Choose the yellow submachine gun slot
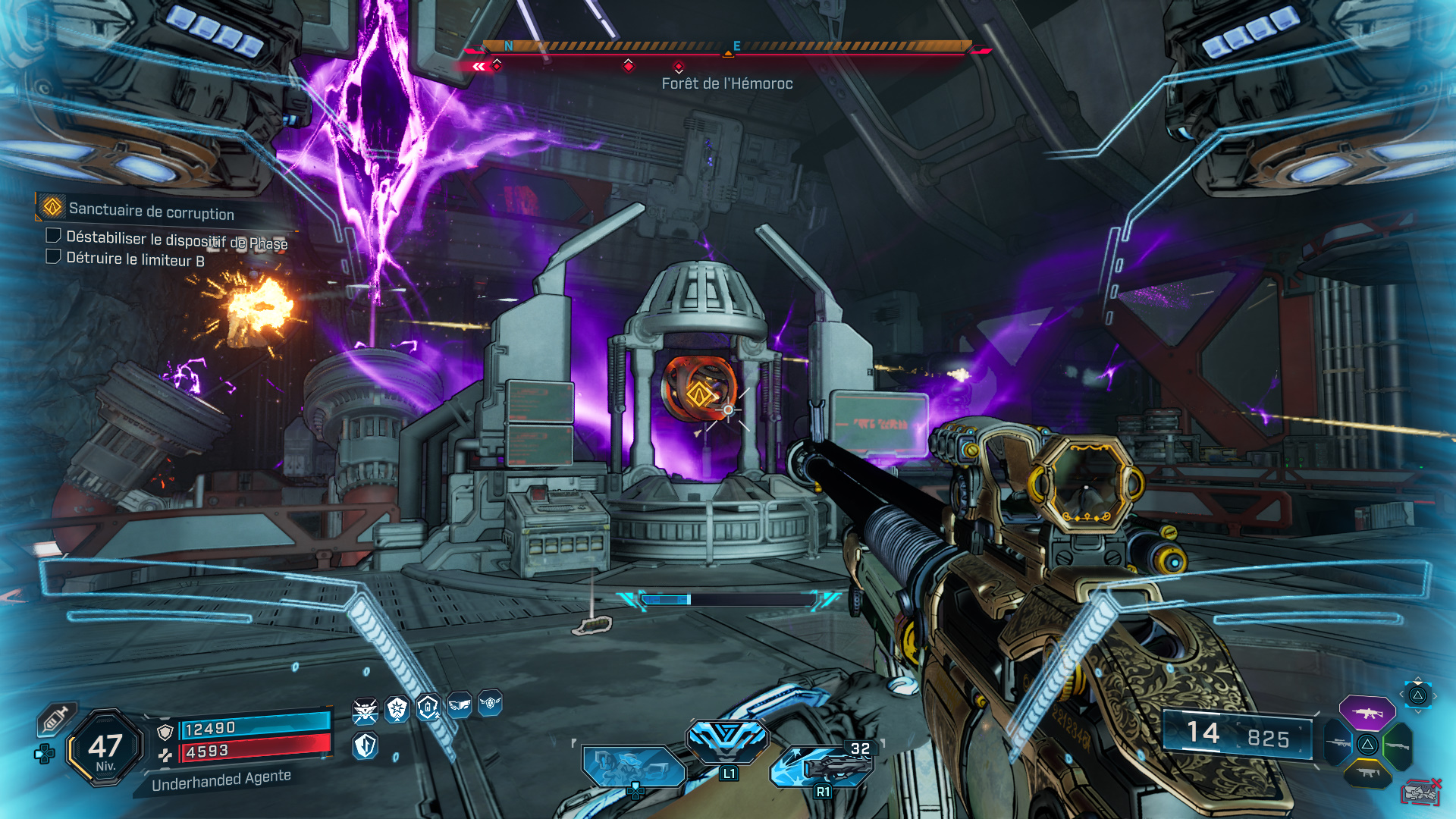Viewport: 1456px width, 819px height. [x=1367, y=773]
